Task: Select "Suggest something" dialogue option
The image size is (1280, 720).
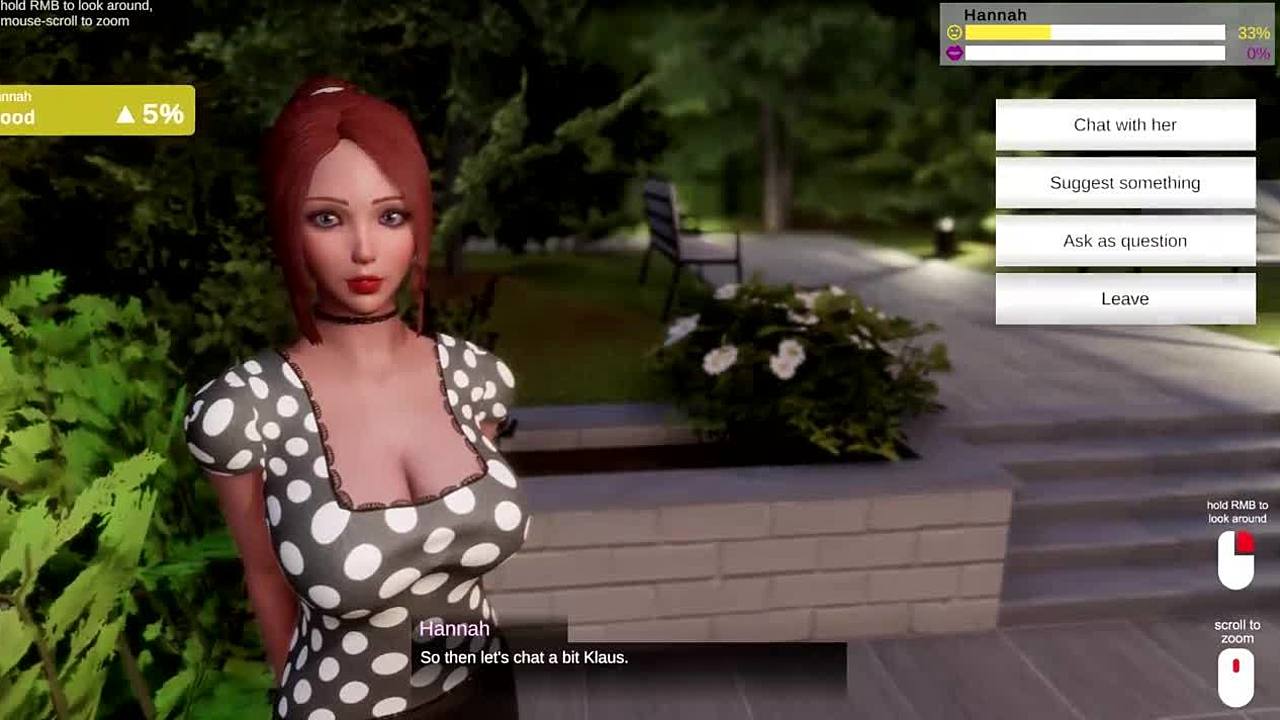Action: pos(1125,183)
